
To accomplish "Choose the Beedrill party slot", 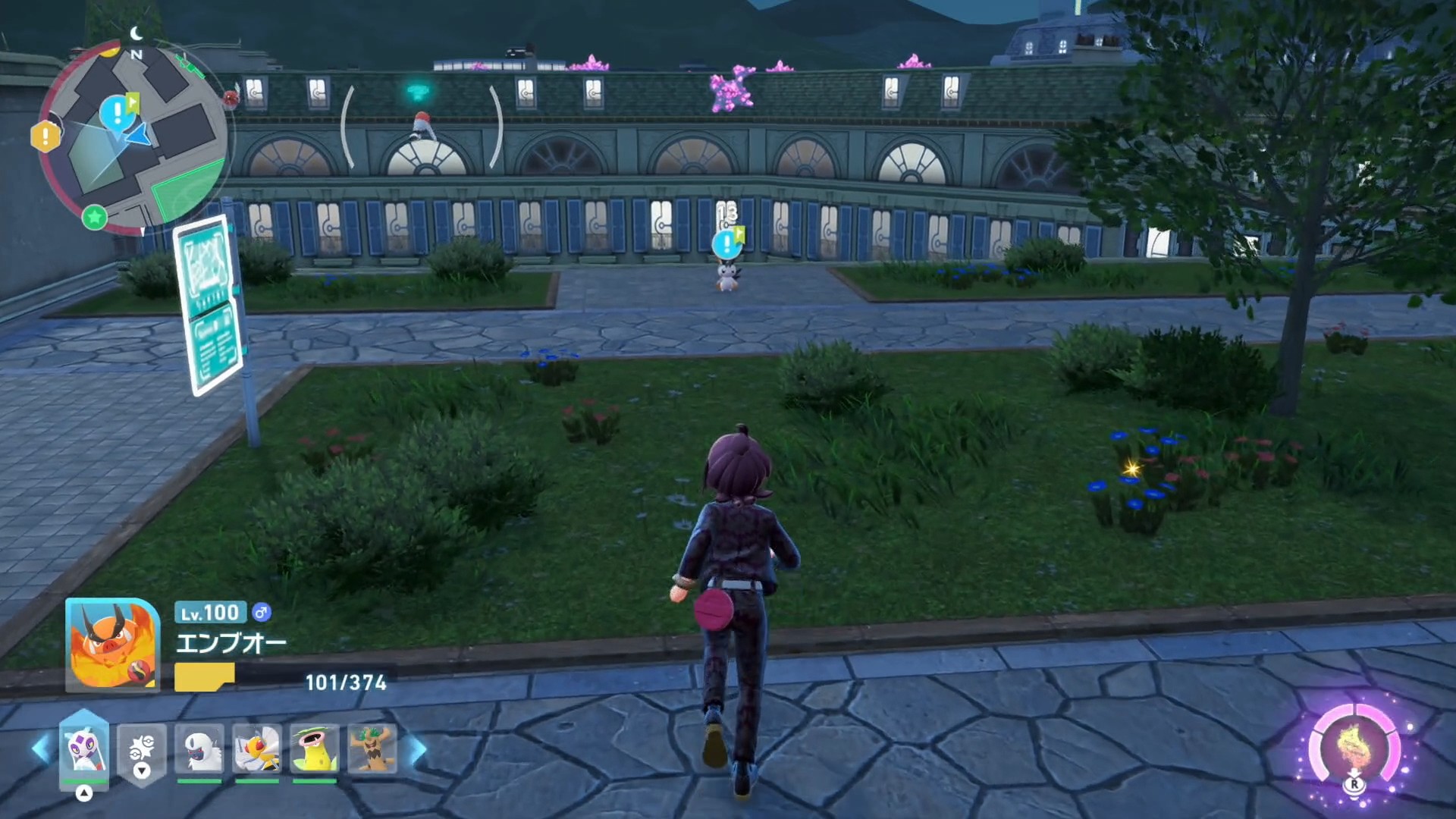I will click(257, 748).
